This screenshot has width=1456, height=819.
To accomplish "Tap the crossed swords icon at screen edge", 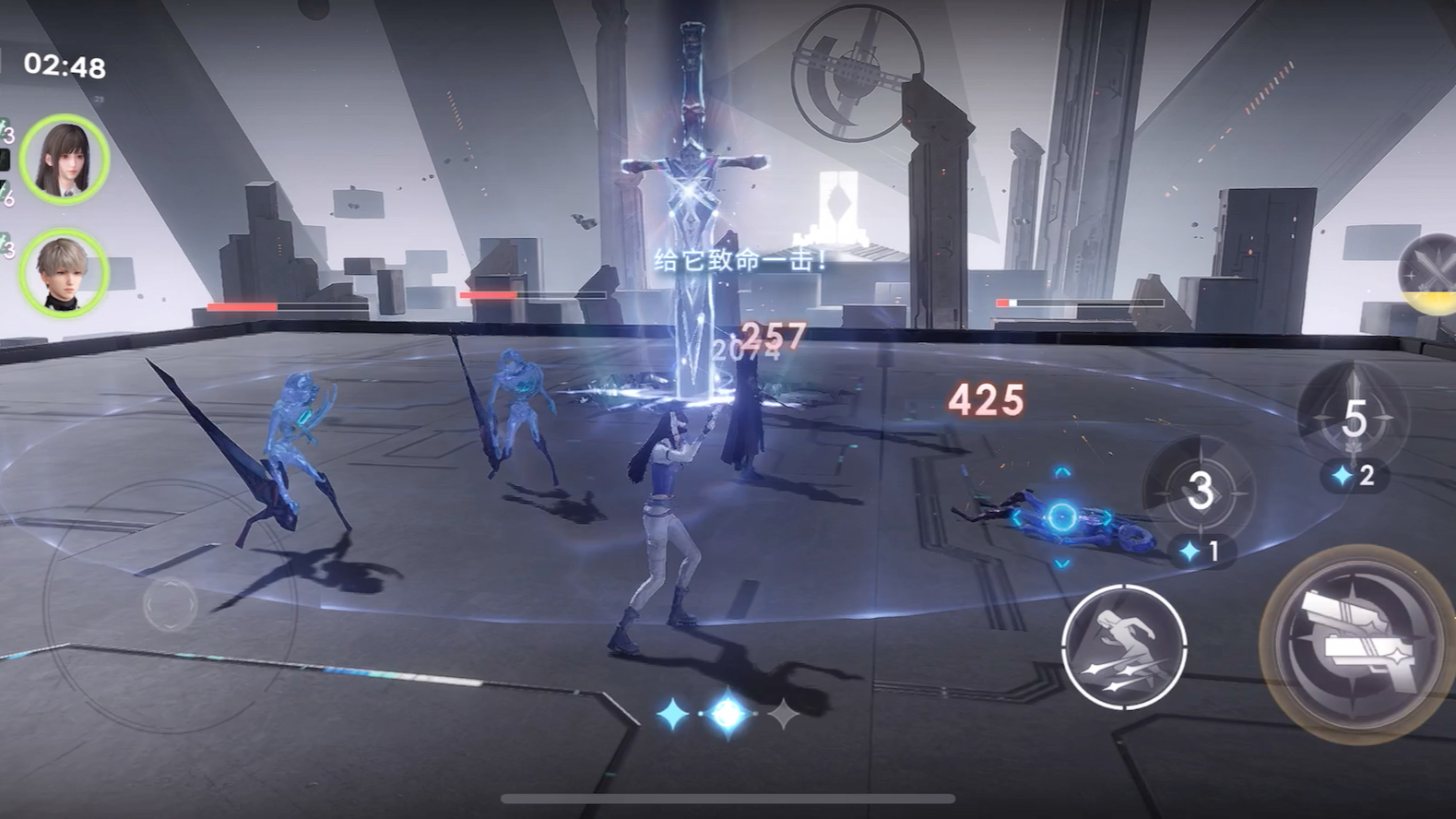I will [1430, 270].
